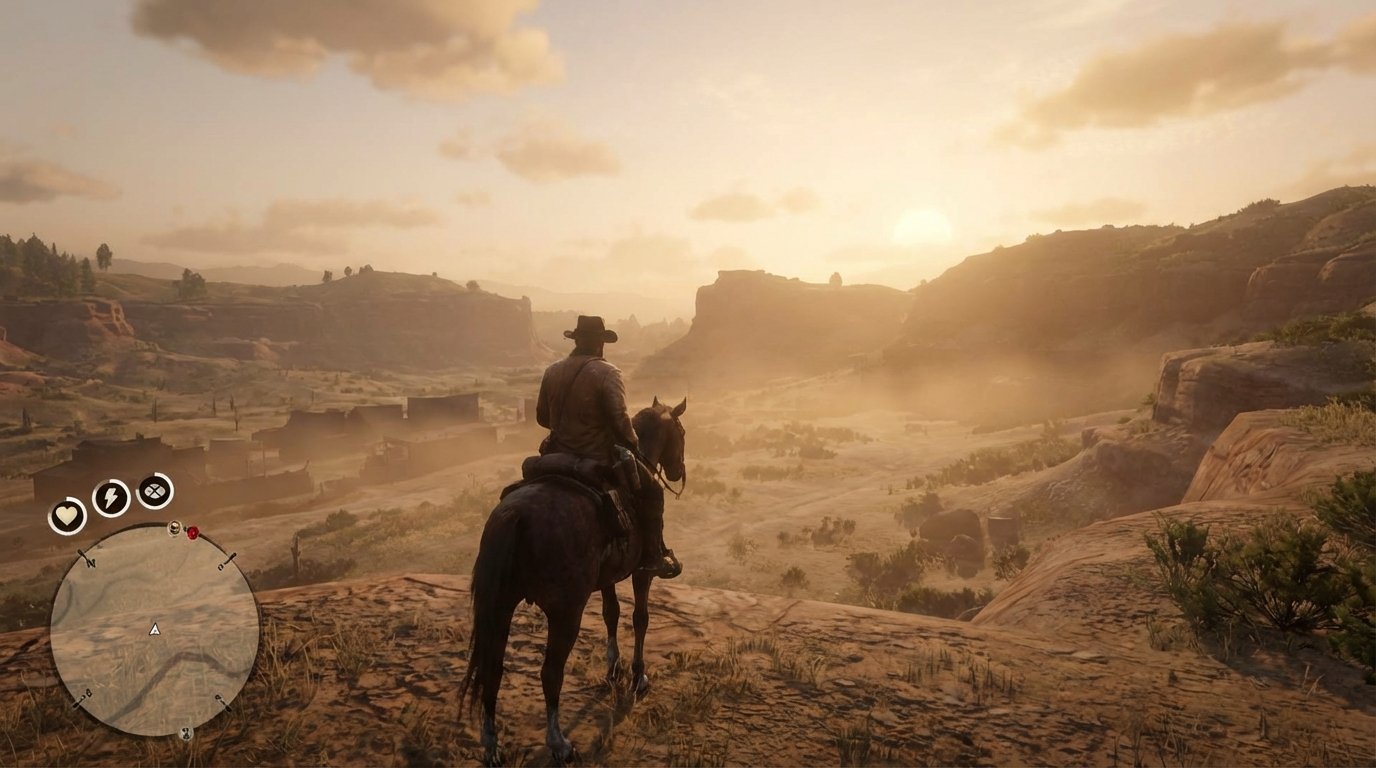Click the heart-shaped health core icon
Image resolution: width=1376 pixels, height=768 pixels.
(65, 513)
